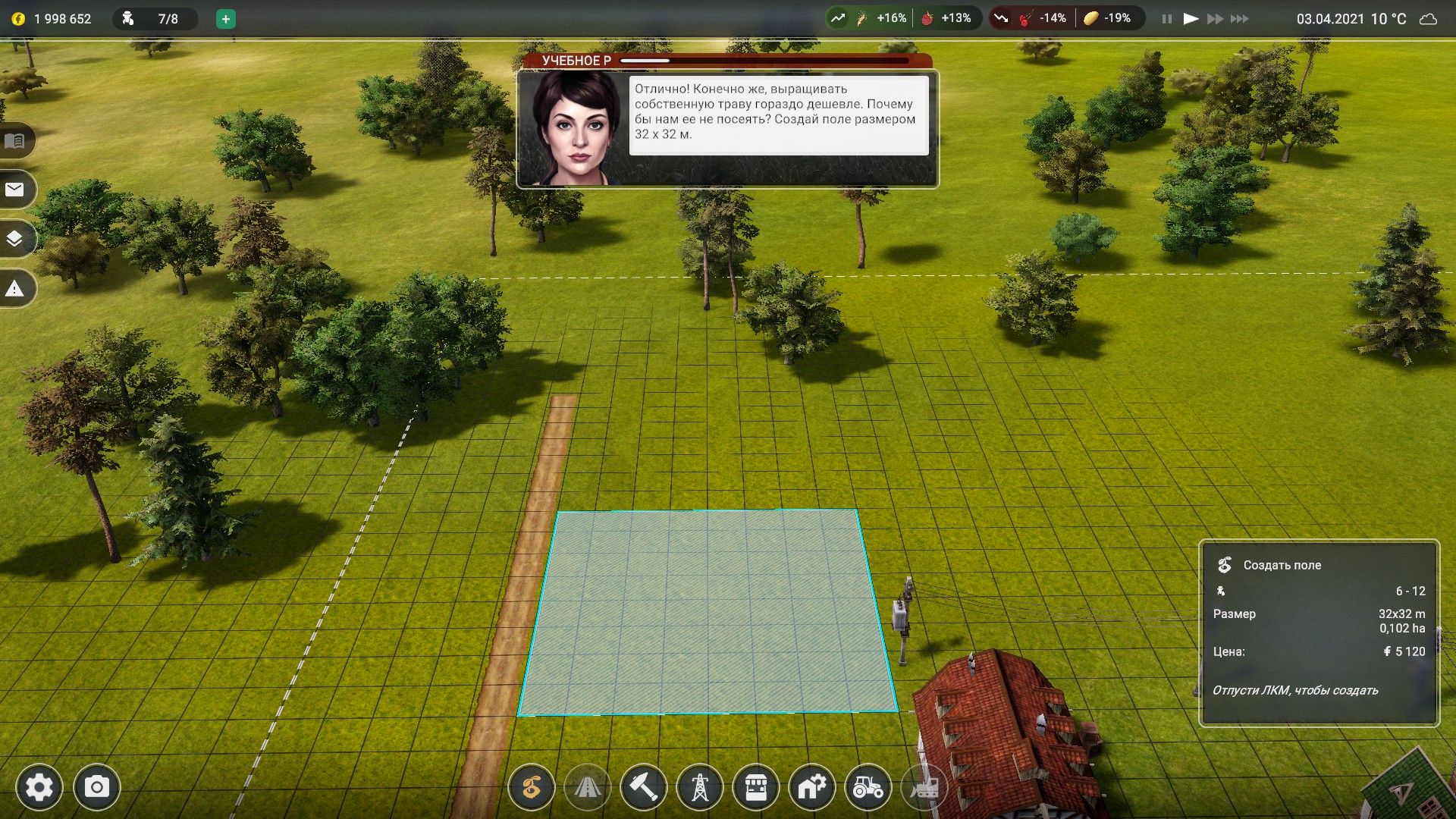Open the tractor vehicles menu

tap(868, 789)
